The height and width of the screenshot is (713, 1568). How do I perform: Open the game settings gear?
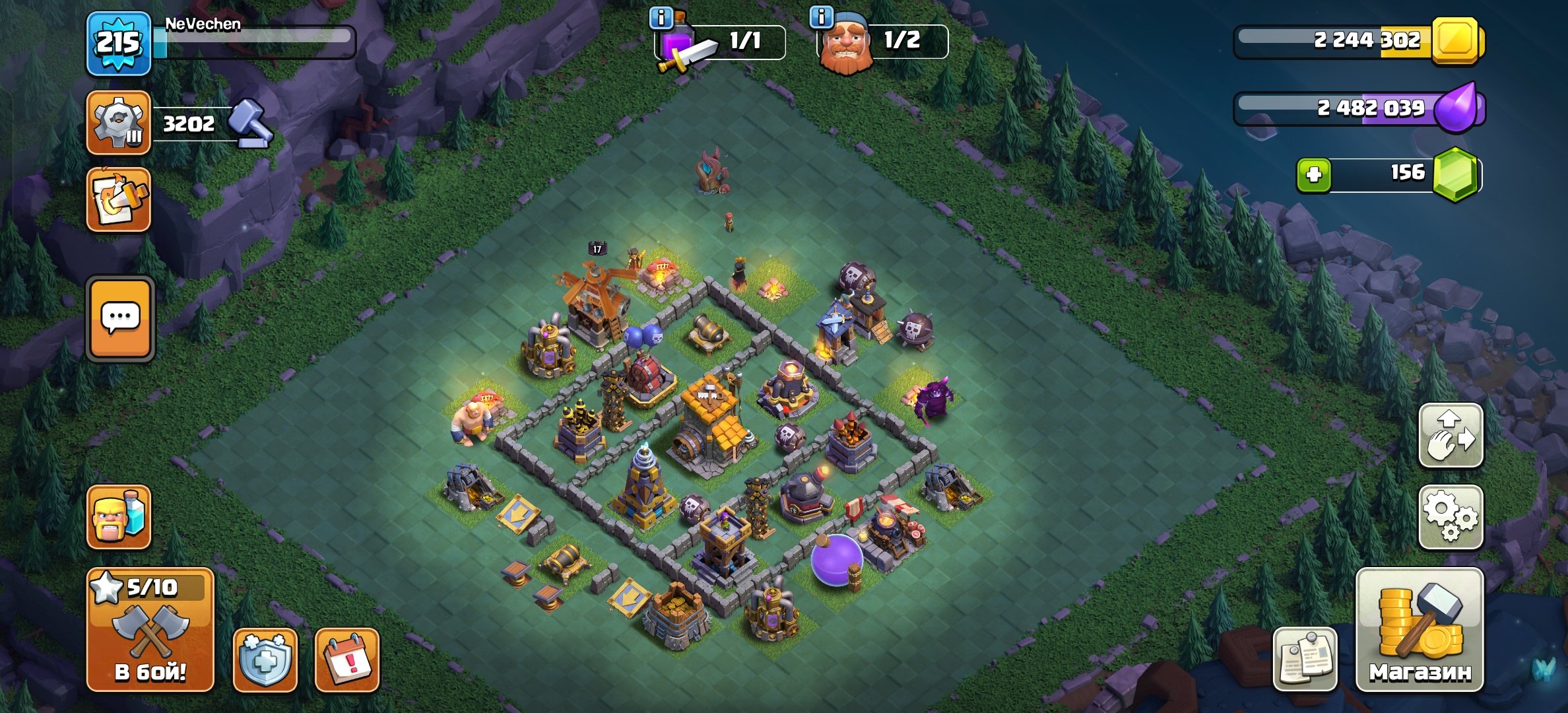(1451, 518)
